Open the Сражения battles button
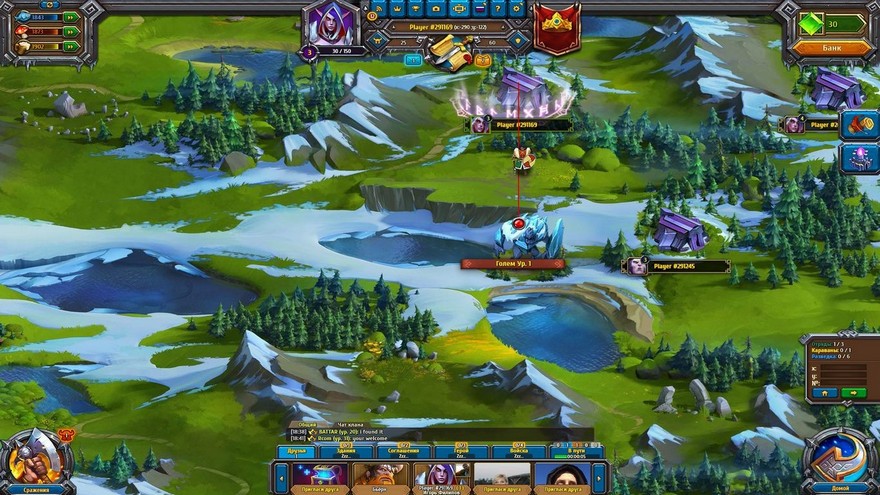This screenshot has width=880, height=495. tap(35, 463)
